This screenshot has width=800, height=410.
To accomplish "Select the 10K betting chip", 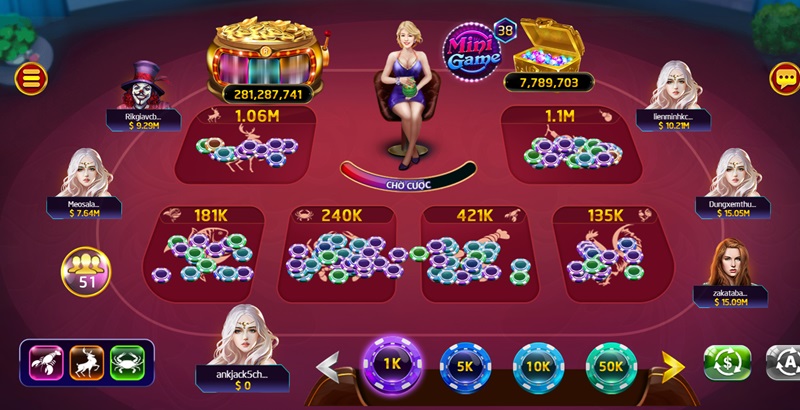I will tap(538, 367).
